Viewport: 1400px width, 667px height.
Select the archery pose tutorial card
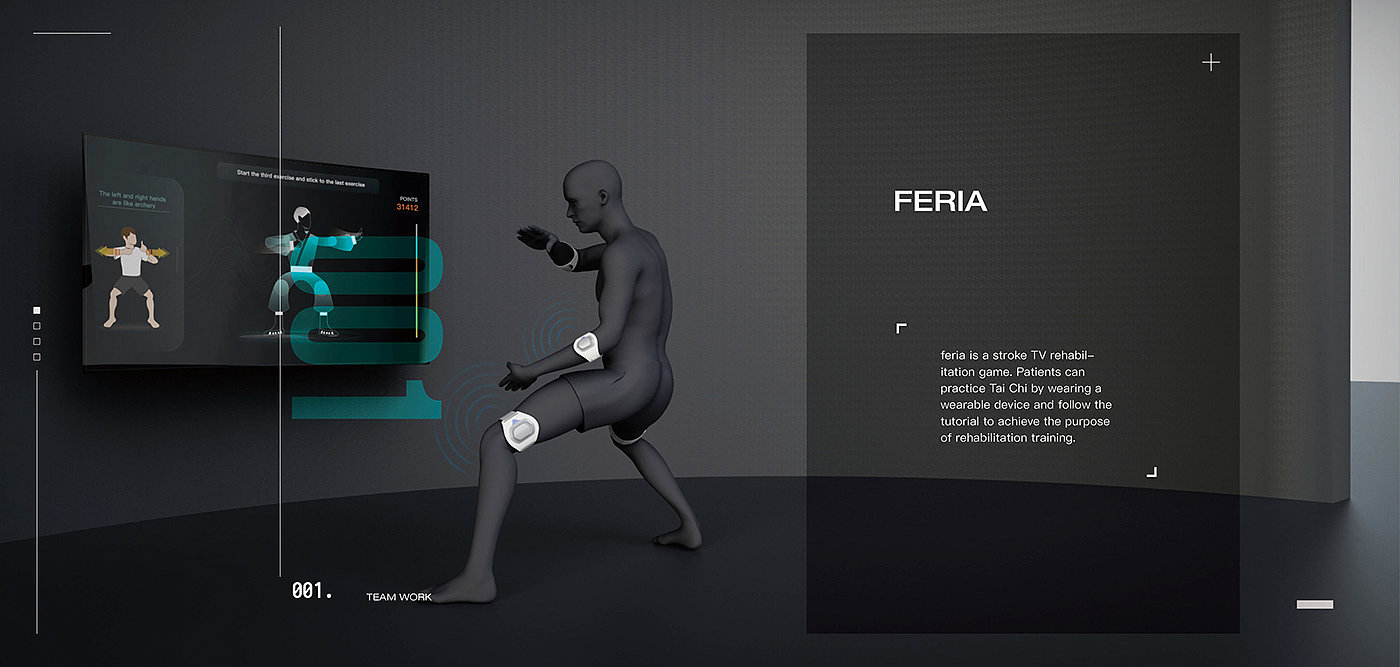134,263
